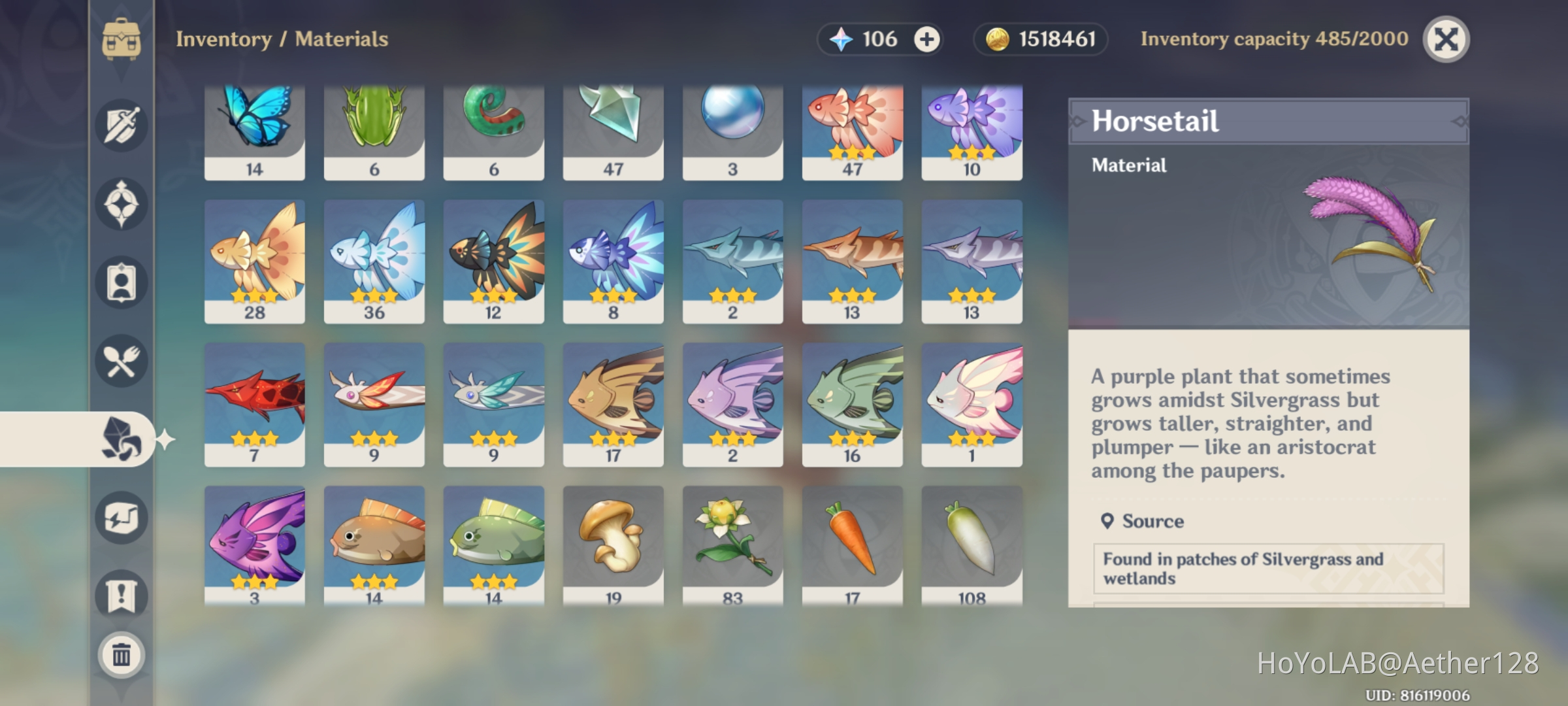Click the Mora currency counter
The height and width of the screenshot is (706, 1568).
coord(1039,39)
